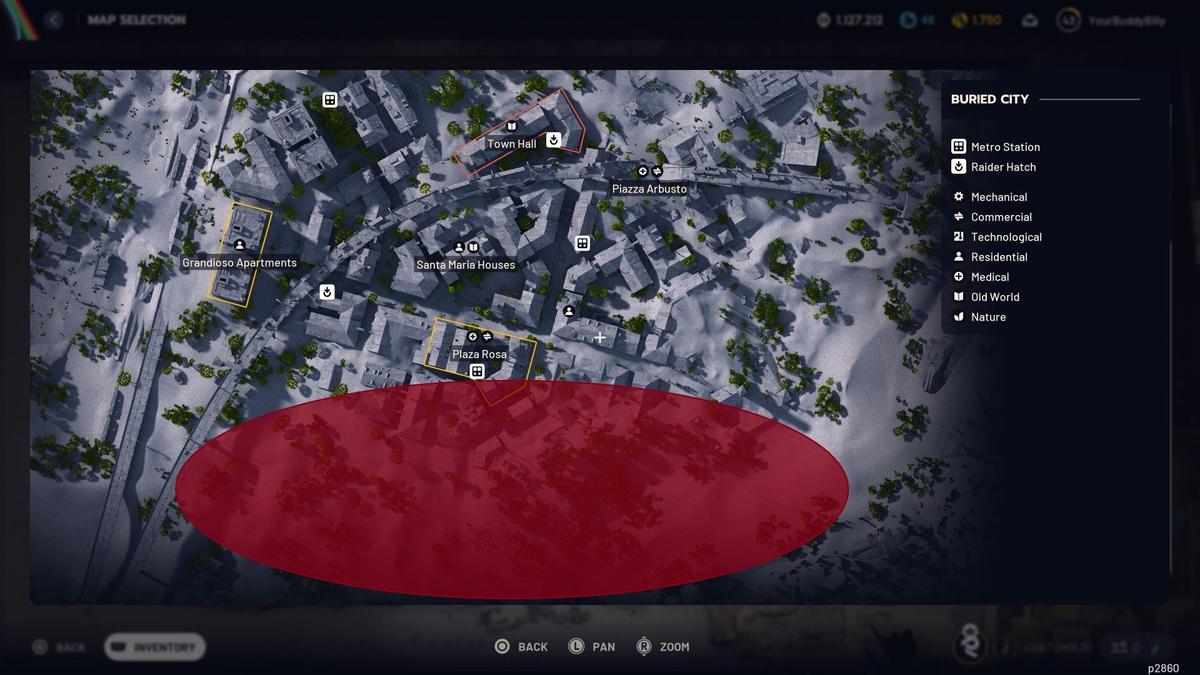Select the Town Hall map location

512,144
